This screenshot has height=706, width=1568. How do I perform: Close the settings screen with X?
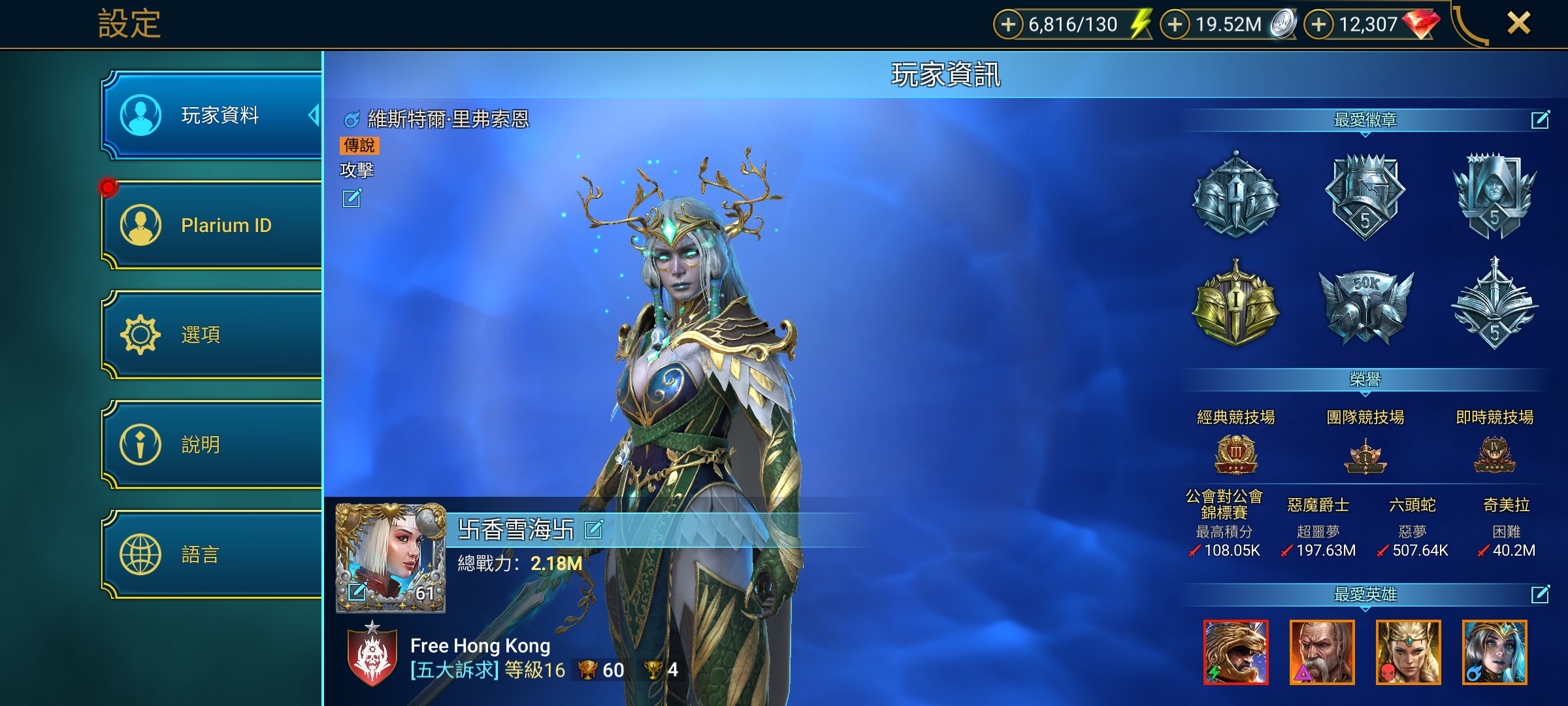(1518, 24)
